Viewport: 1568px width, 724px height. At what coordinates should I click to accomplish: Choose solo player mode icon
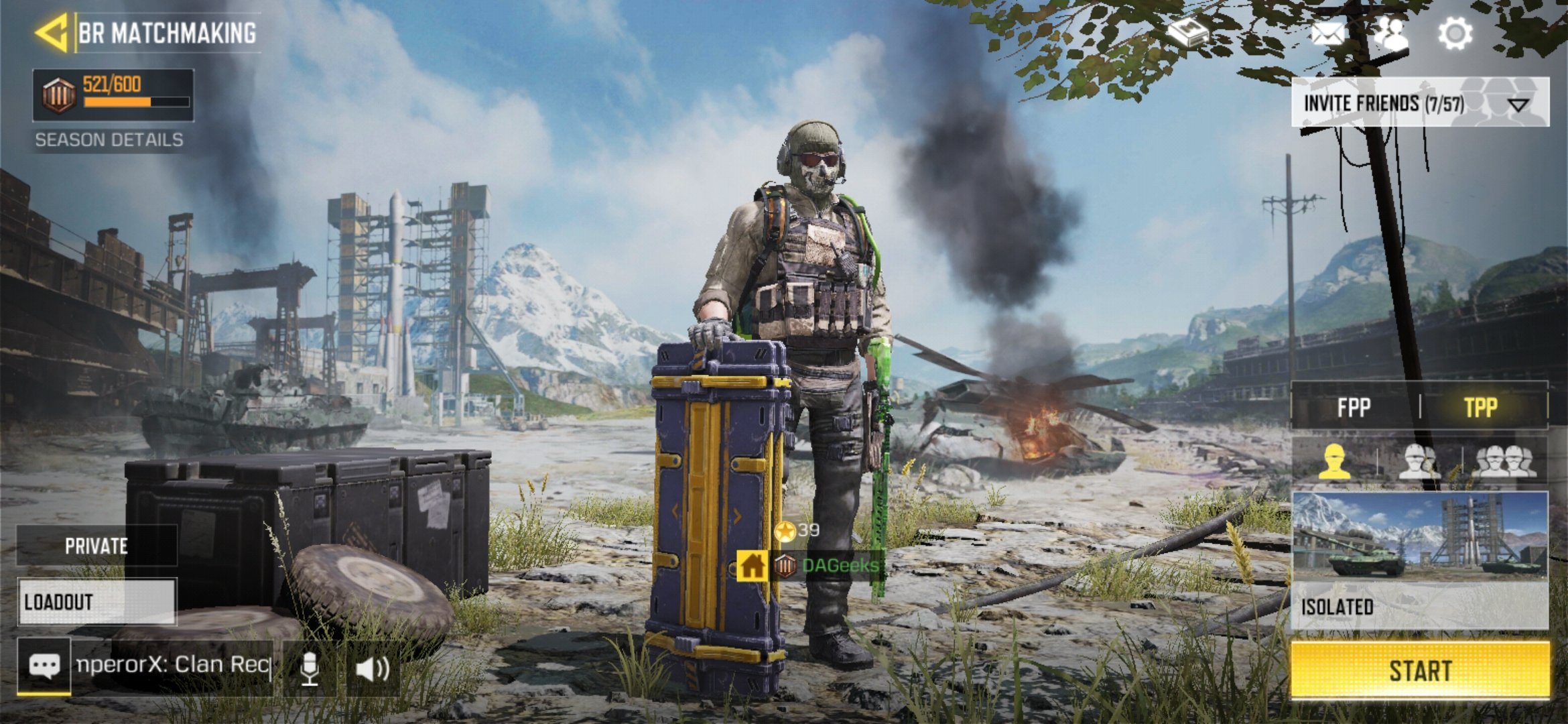1333,461
